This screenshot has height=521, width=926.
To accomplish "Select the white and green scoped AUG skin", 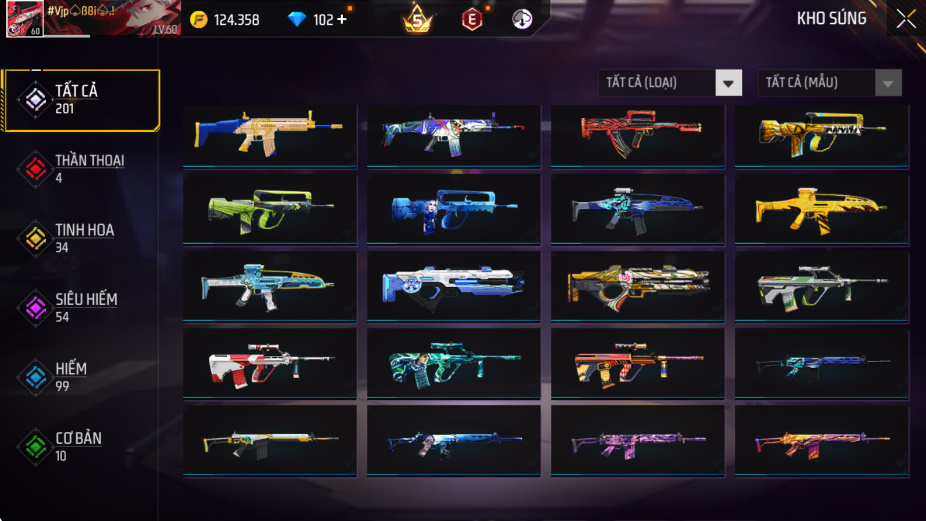I will 822,287.
